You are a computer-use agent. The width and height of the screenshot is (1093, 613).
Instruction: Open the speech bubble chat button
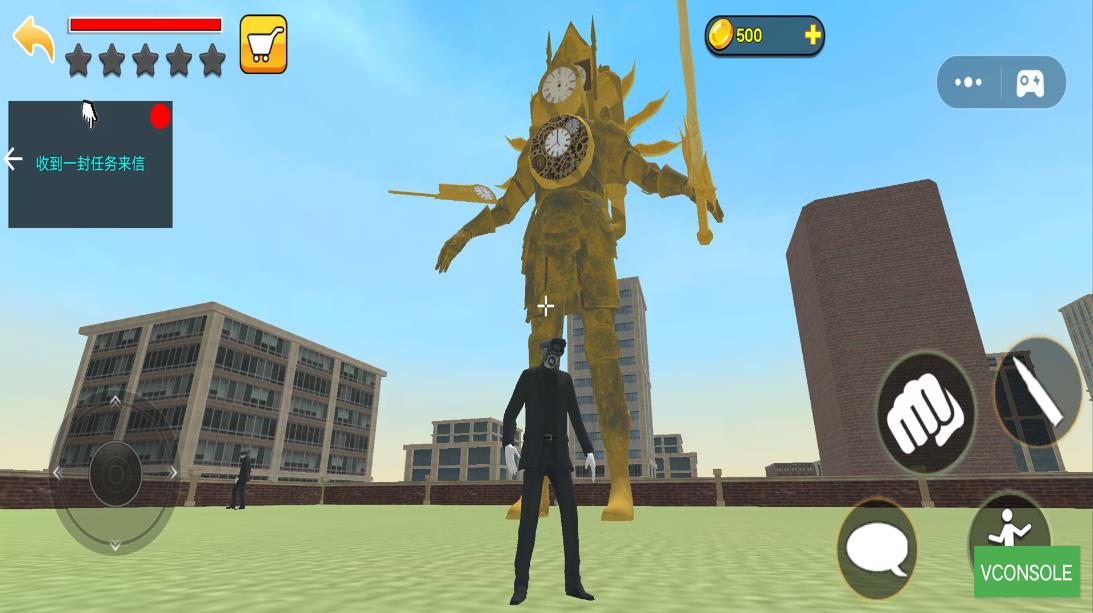(x=877, y=548)
